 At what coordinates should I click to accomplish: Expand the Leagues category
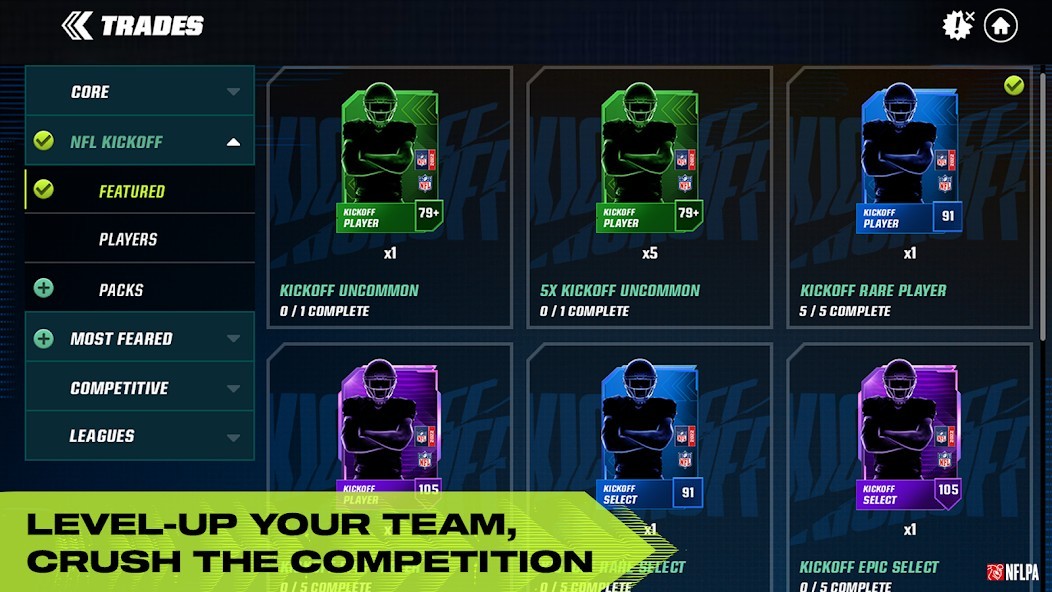coord(140,436)
